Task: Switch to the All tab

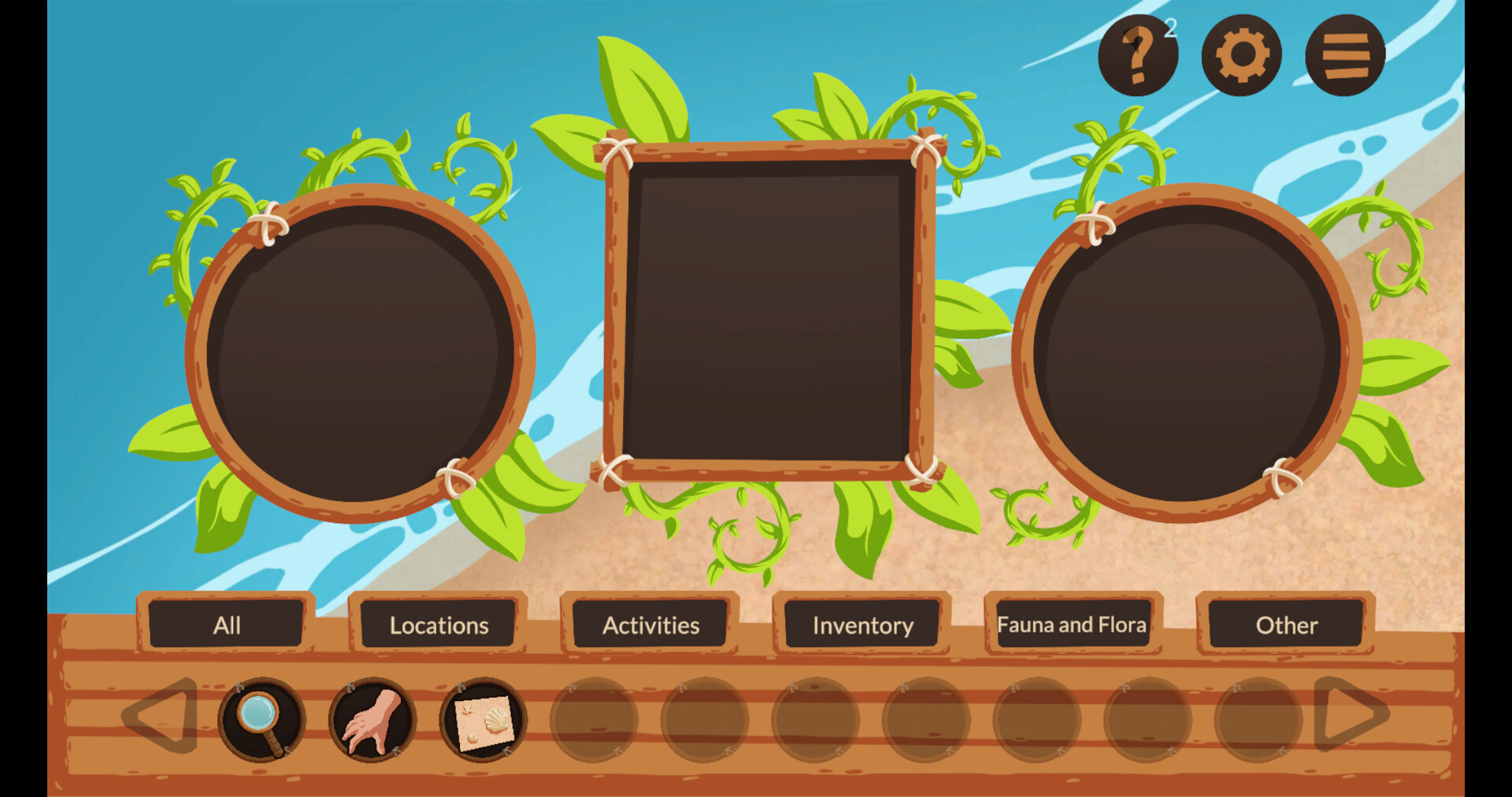Action: click(227, 625)
